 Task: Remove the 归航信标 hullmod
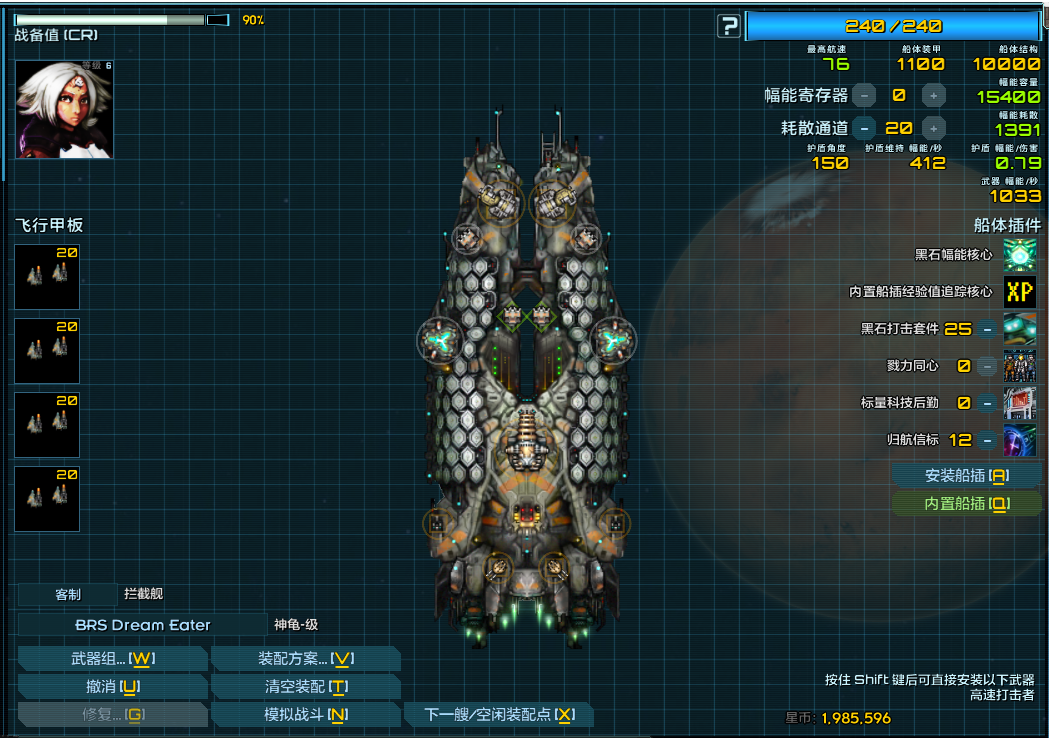point(987,440)
